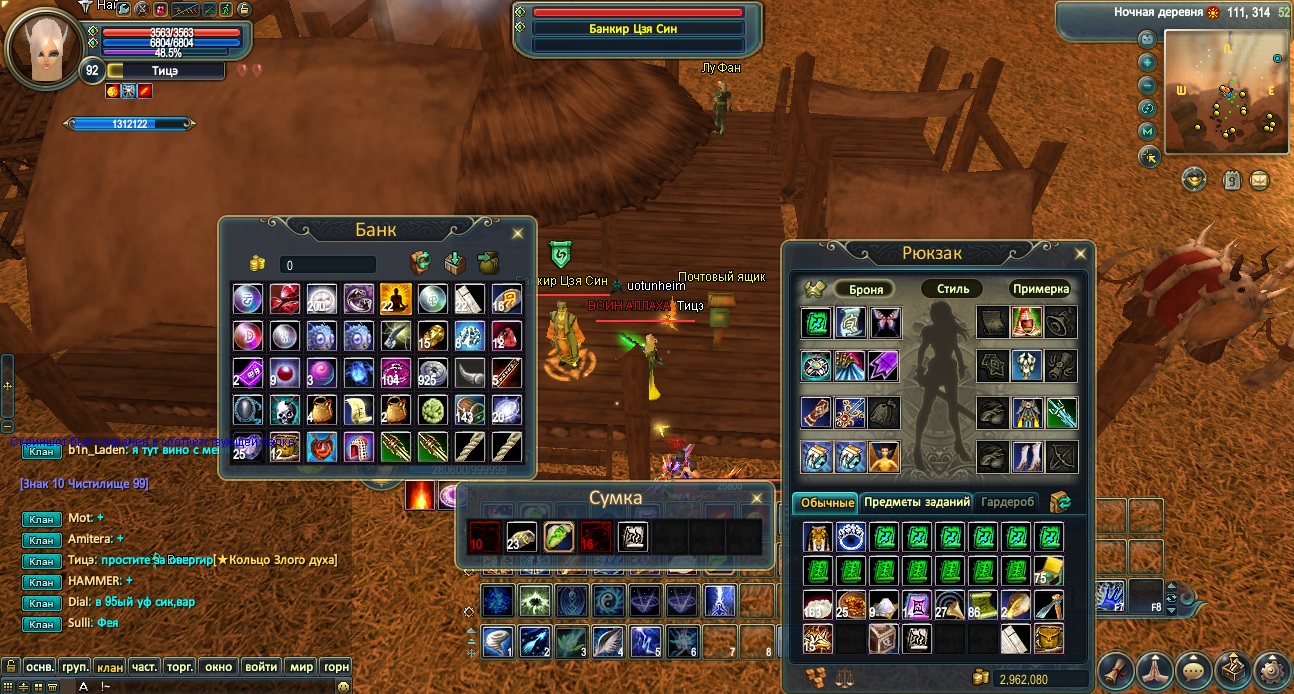Select the green leaf item in Сумка
The width and height of the screenshot is (1294, 694).
[558, 537]
